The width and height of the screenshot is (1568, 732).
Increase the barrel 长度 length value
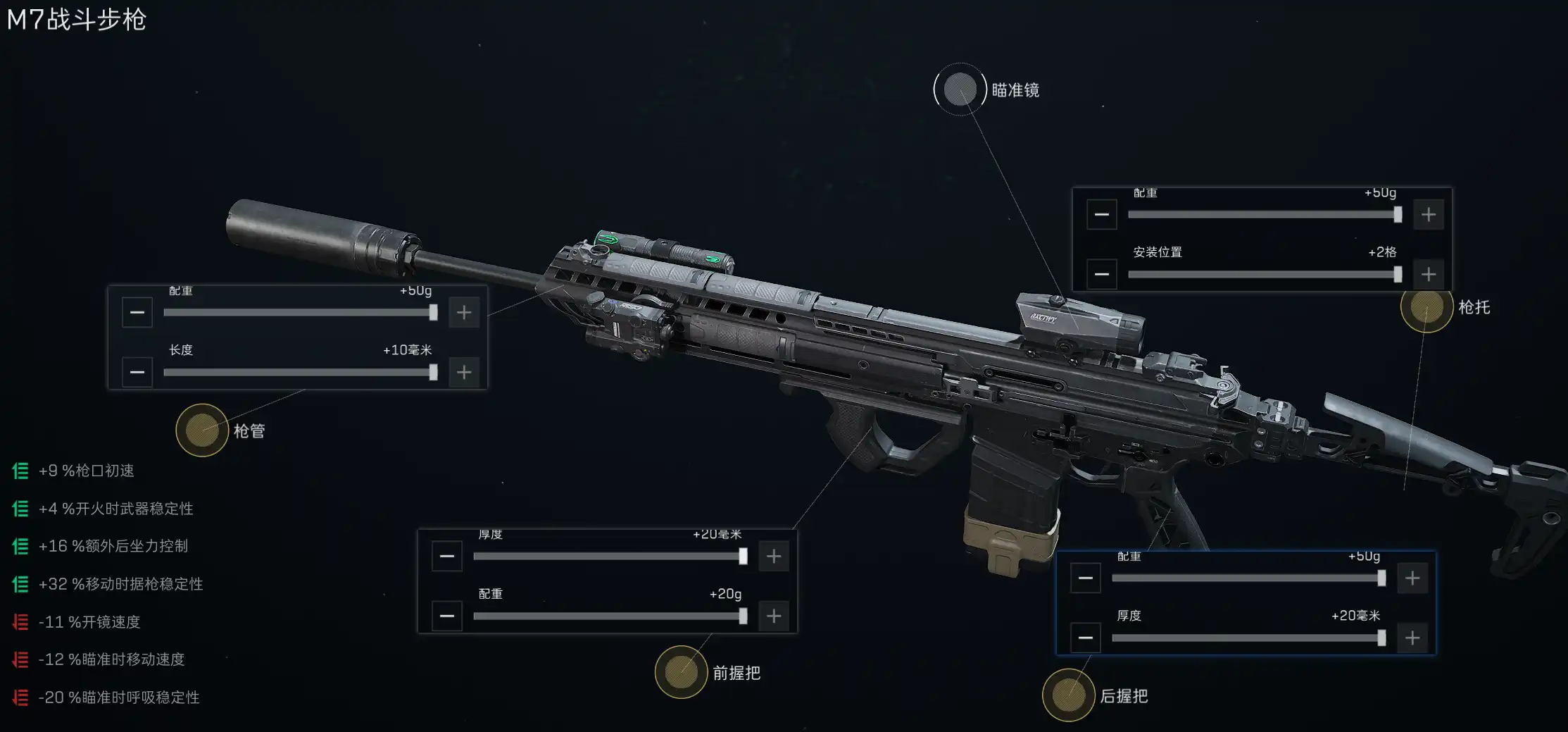[464, 372]
